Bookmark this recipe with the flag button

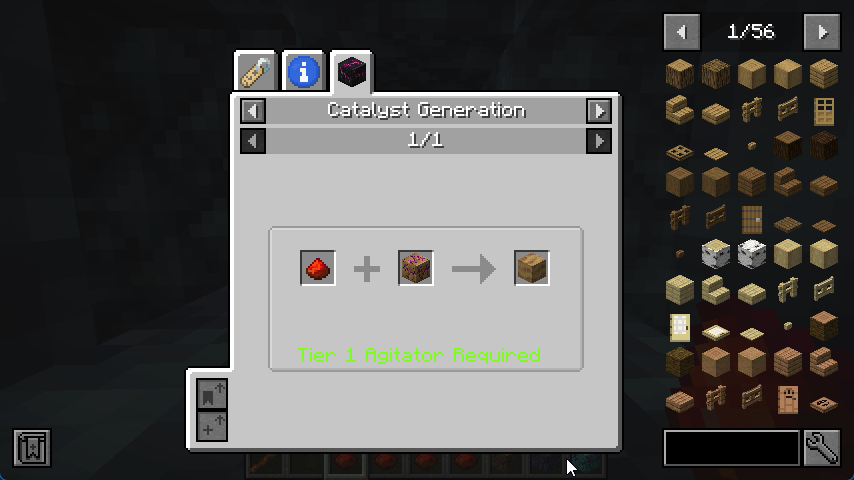point(212,393)
